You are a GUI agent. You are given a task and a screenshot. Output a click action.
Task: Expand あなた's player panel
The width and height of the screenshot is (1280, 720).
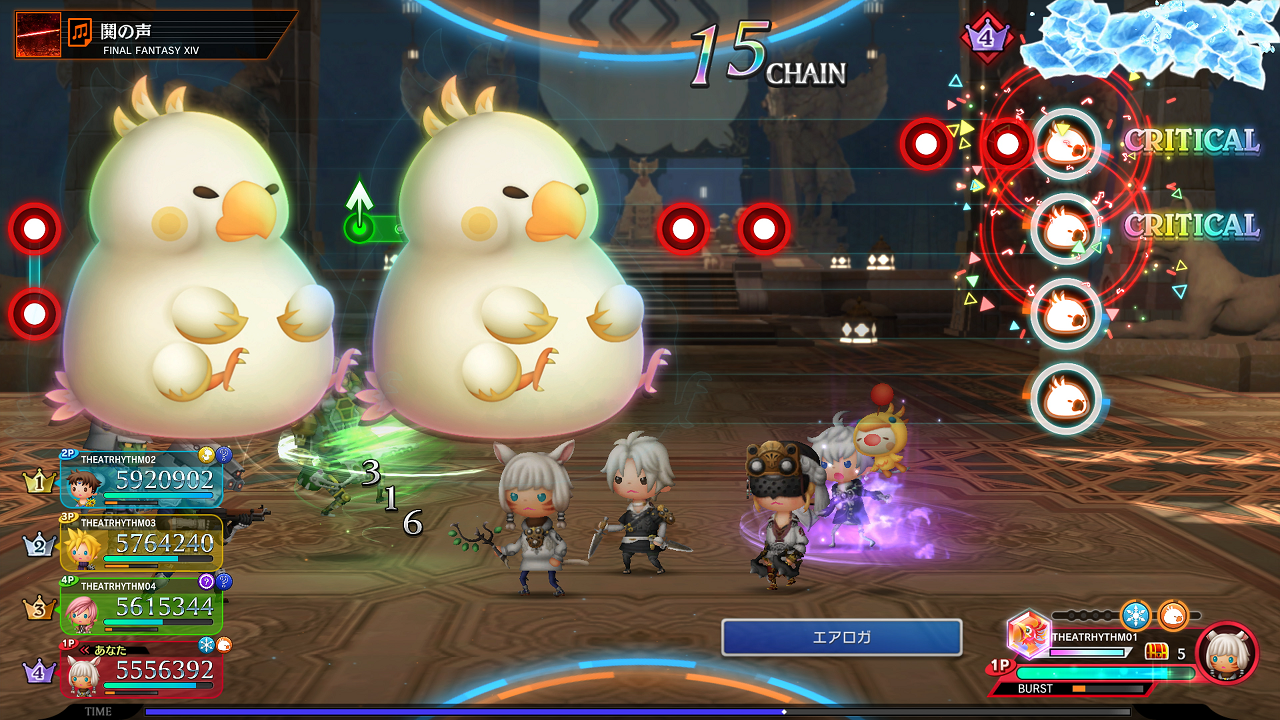(x=144, y=669)
